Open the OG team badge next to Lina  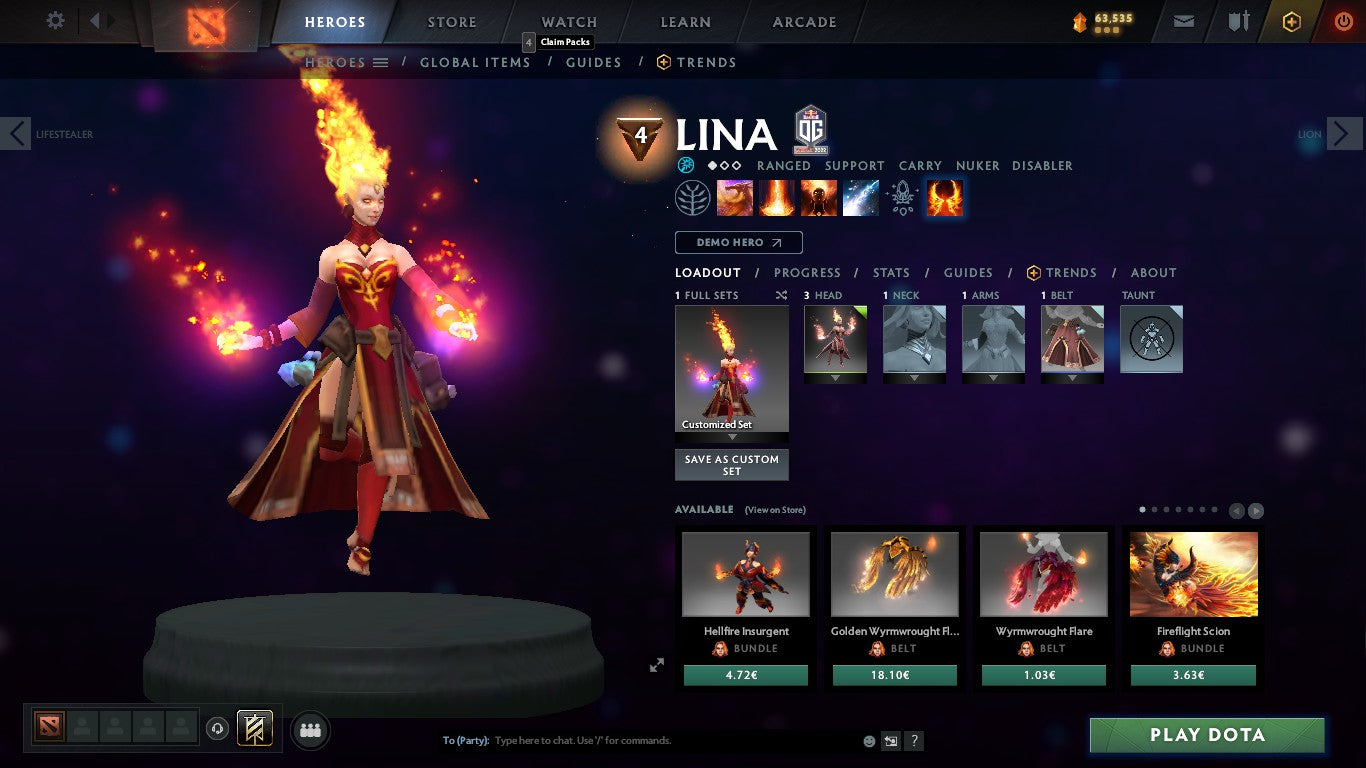pyautogui.click(x=808, y=130)
